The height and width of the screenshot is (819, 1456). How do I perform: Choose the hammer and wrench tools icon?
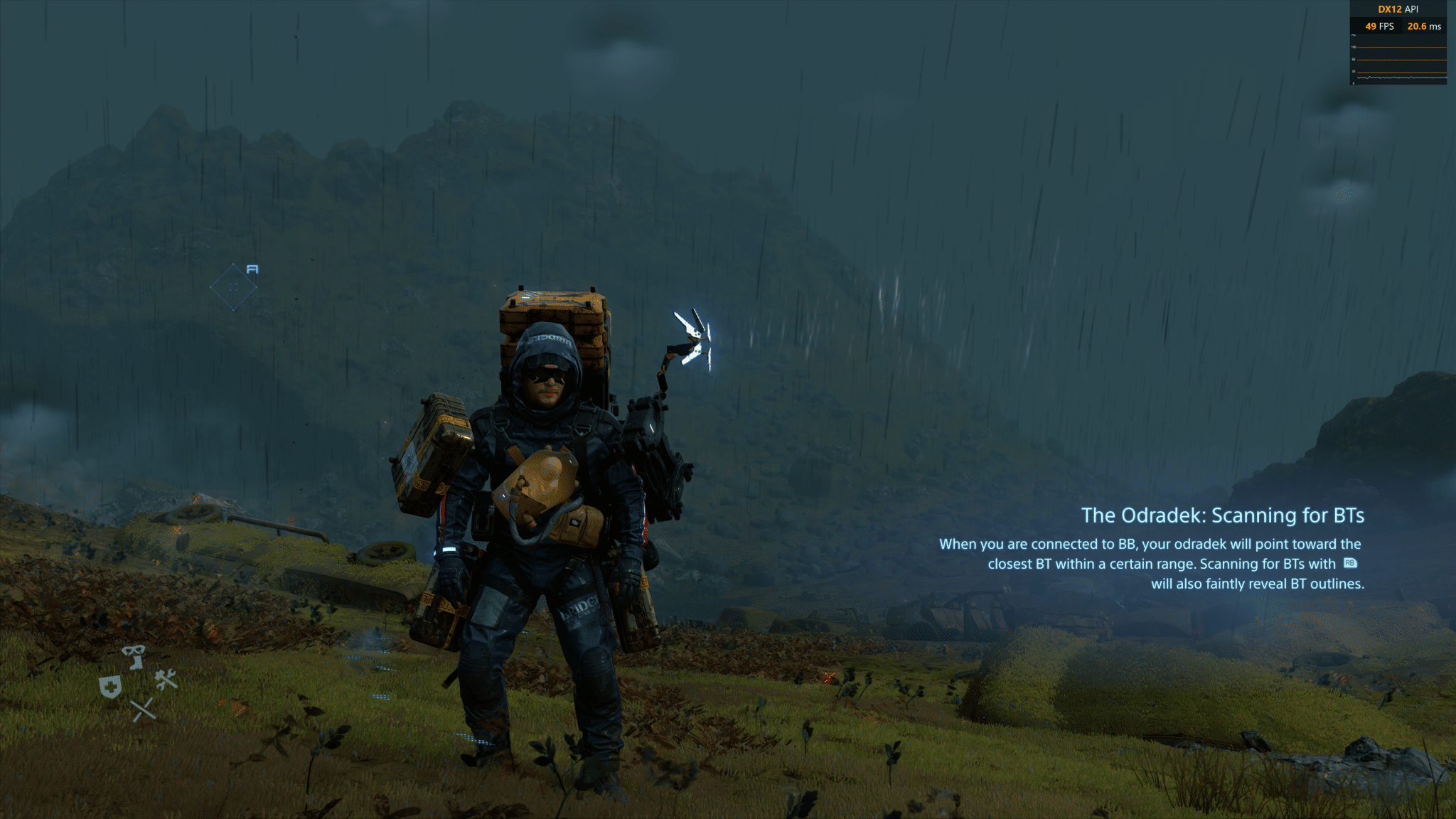(166, 680)
